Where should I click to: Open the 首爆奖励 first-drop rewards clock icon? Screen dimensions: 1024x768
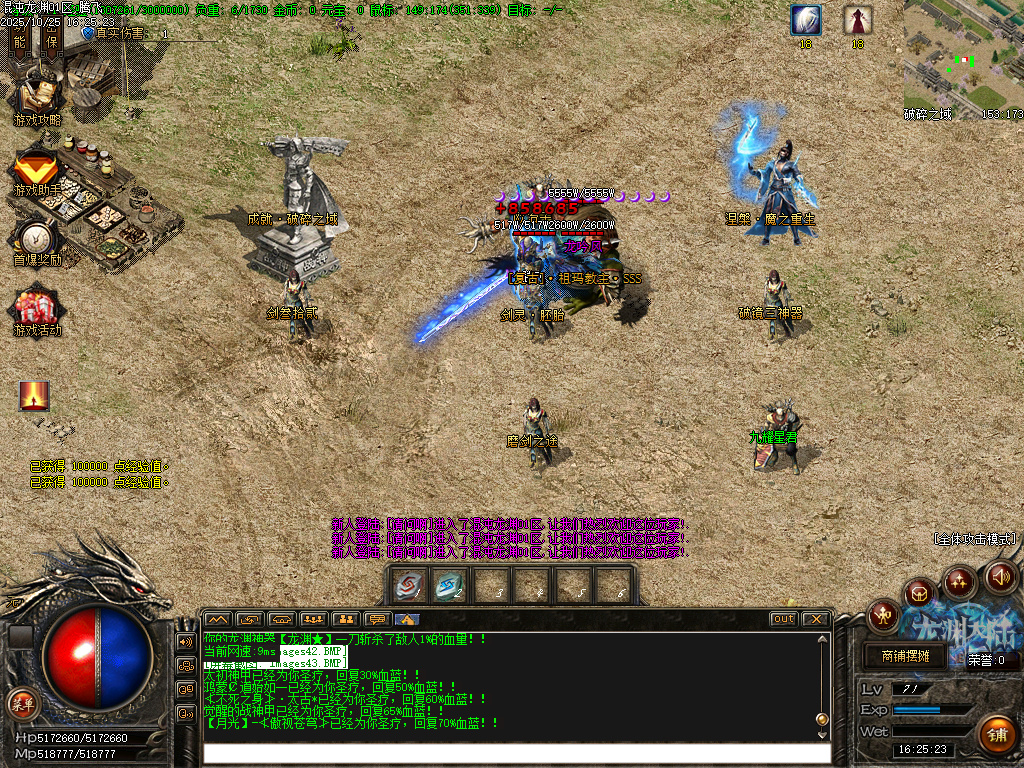coord(37,240)
